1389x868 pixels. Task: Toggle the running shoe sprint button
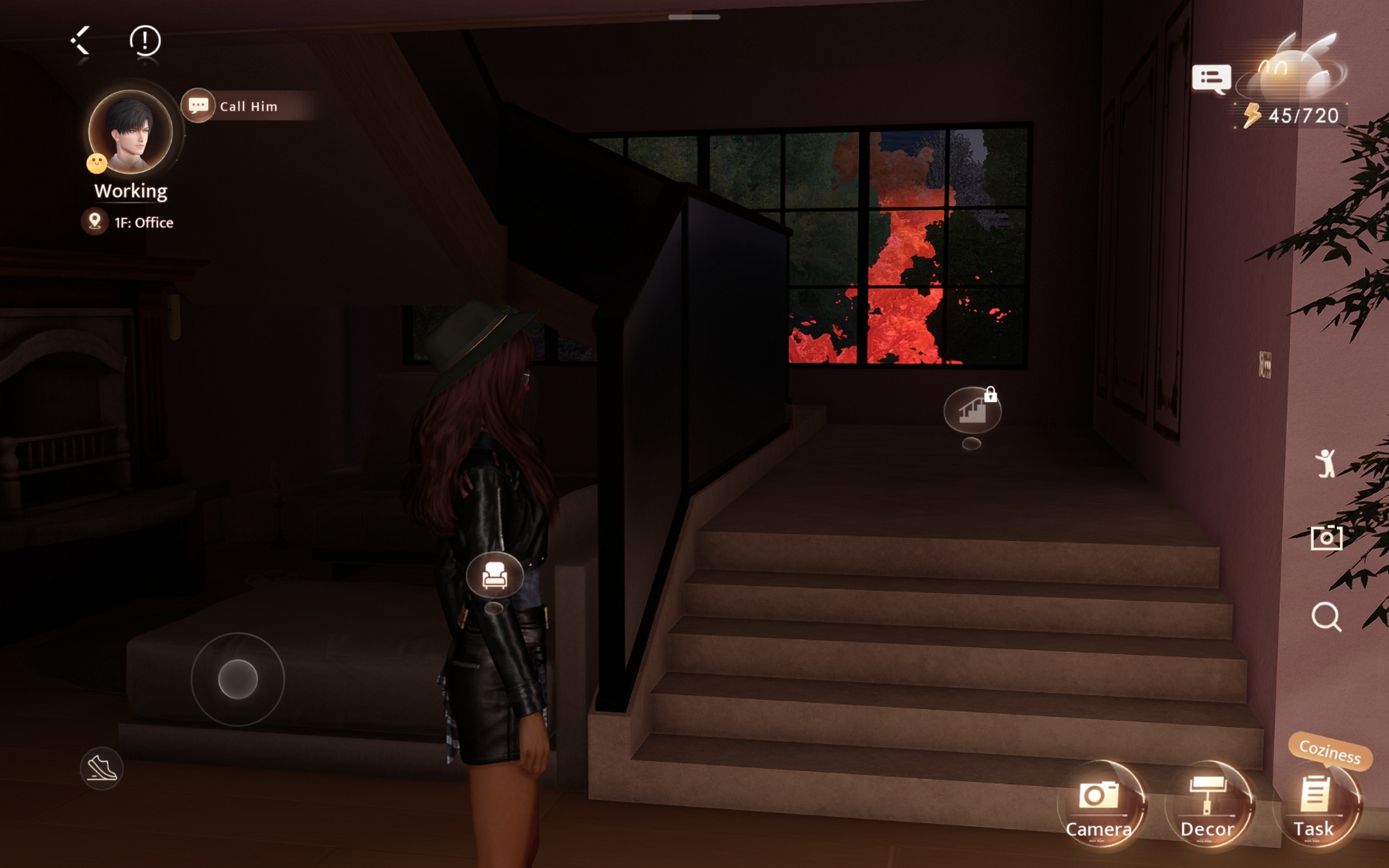pyautogui.click(x=101, y=768)
